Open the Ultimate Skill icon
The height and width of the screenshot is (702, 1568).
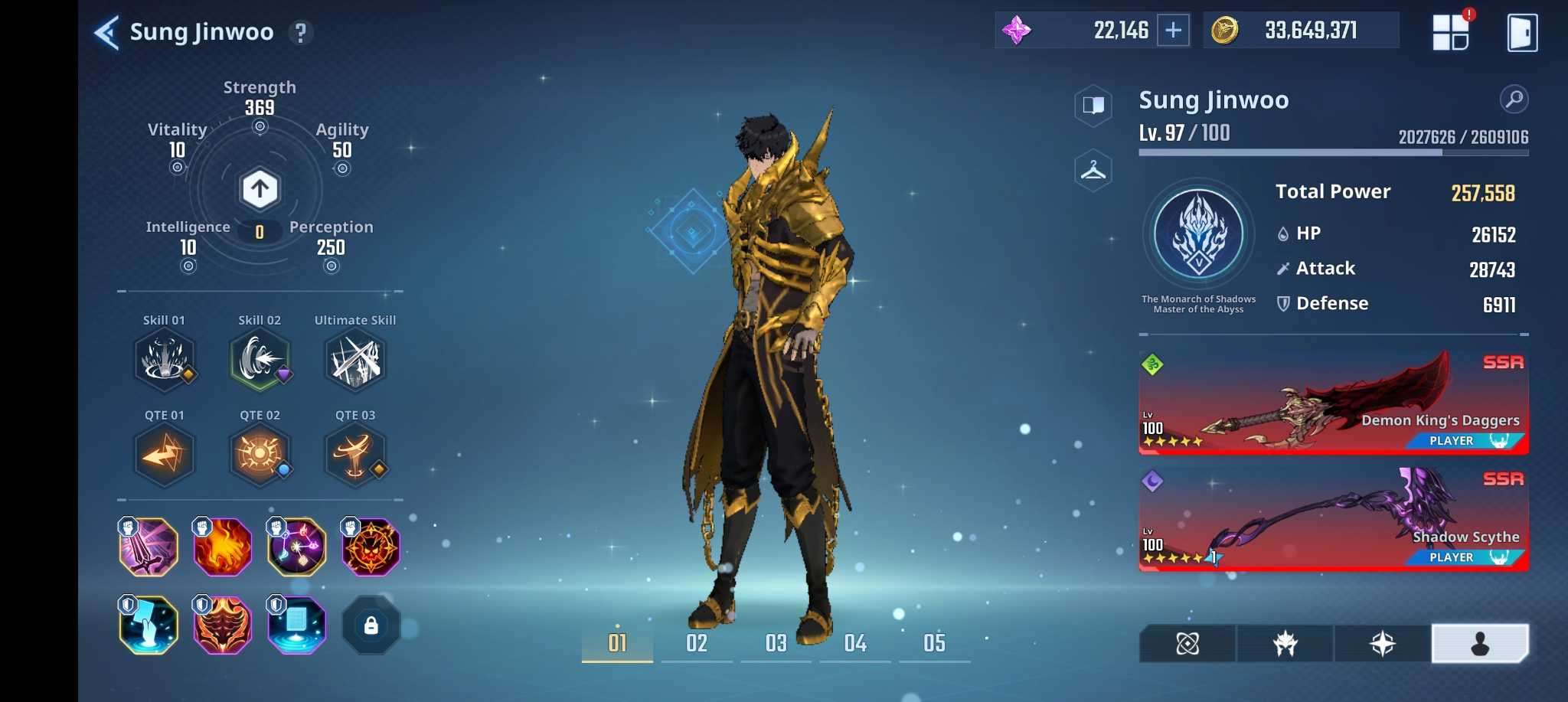355,360
